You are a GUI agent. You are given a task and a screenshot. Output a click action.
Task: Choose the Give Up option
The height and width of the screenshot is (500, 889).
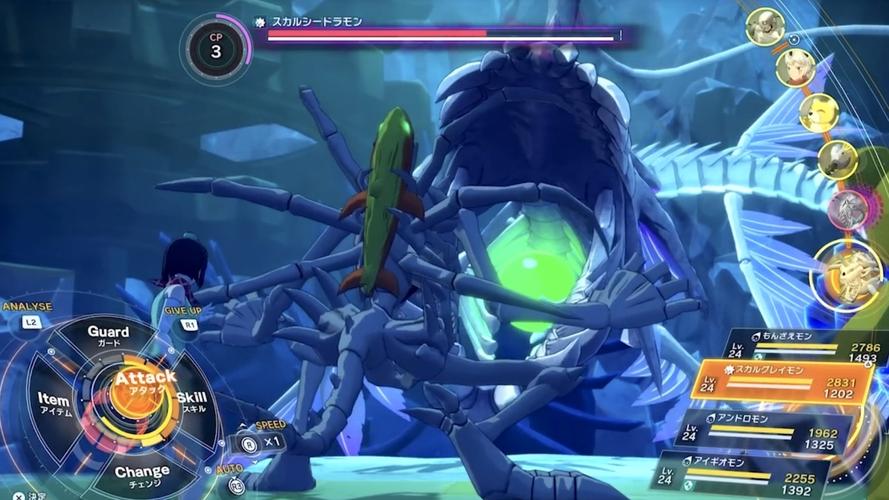tap(182, 318)
